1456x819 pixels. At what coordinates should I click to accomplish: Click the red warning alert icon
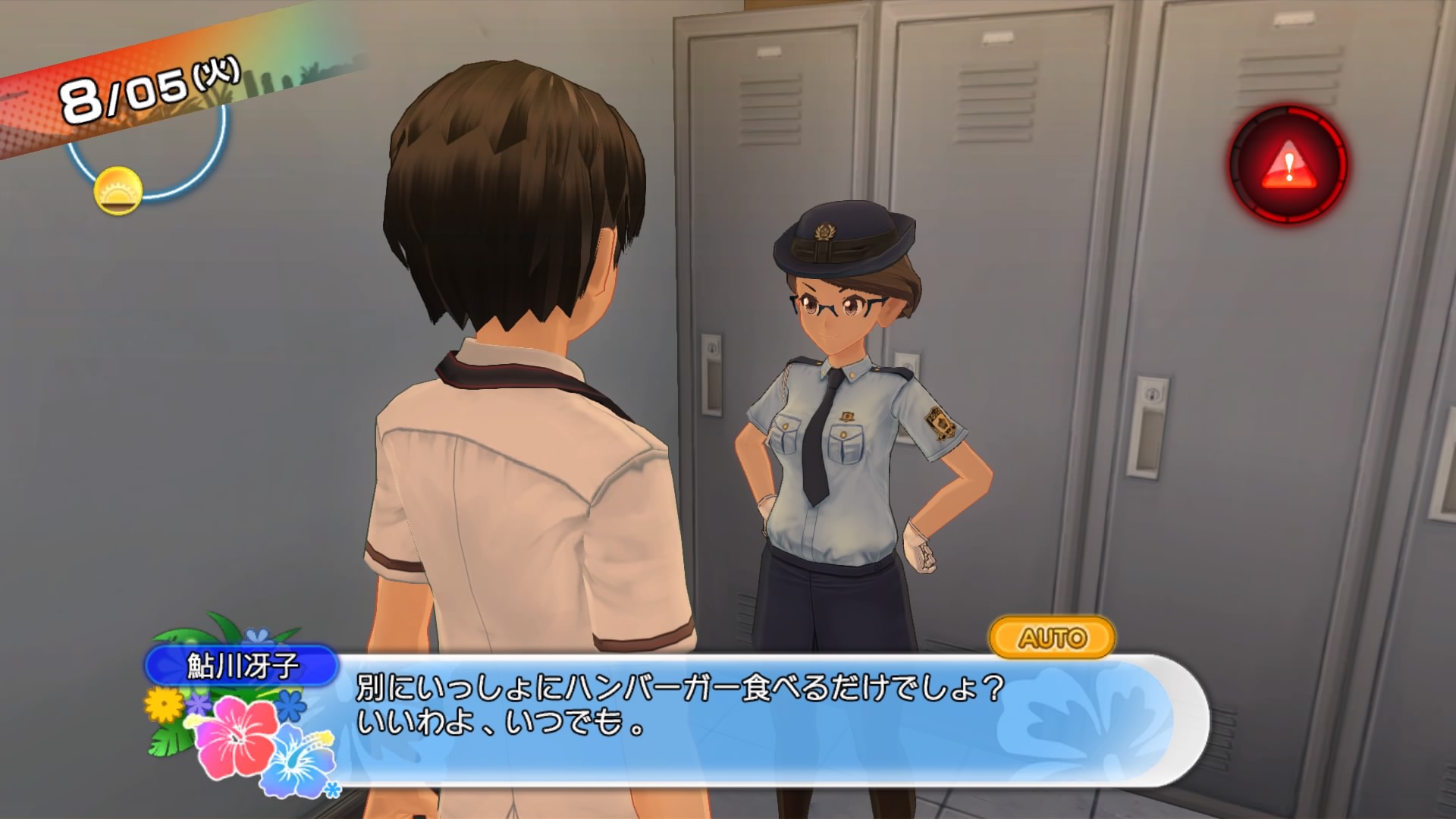pyautogui.click(x=1288, y=165)
